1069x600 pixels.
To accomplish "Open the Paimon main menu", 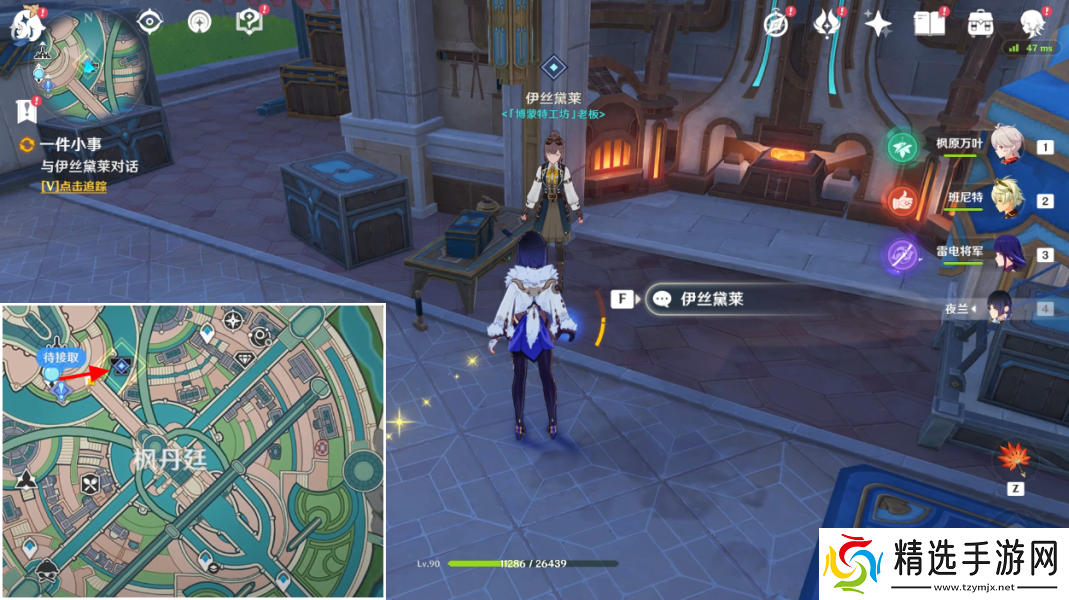I will coord(24,25).
